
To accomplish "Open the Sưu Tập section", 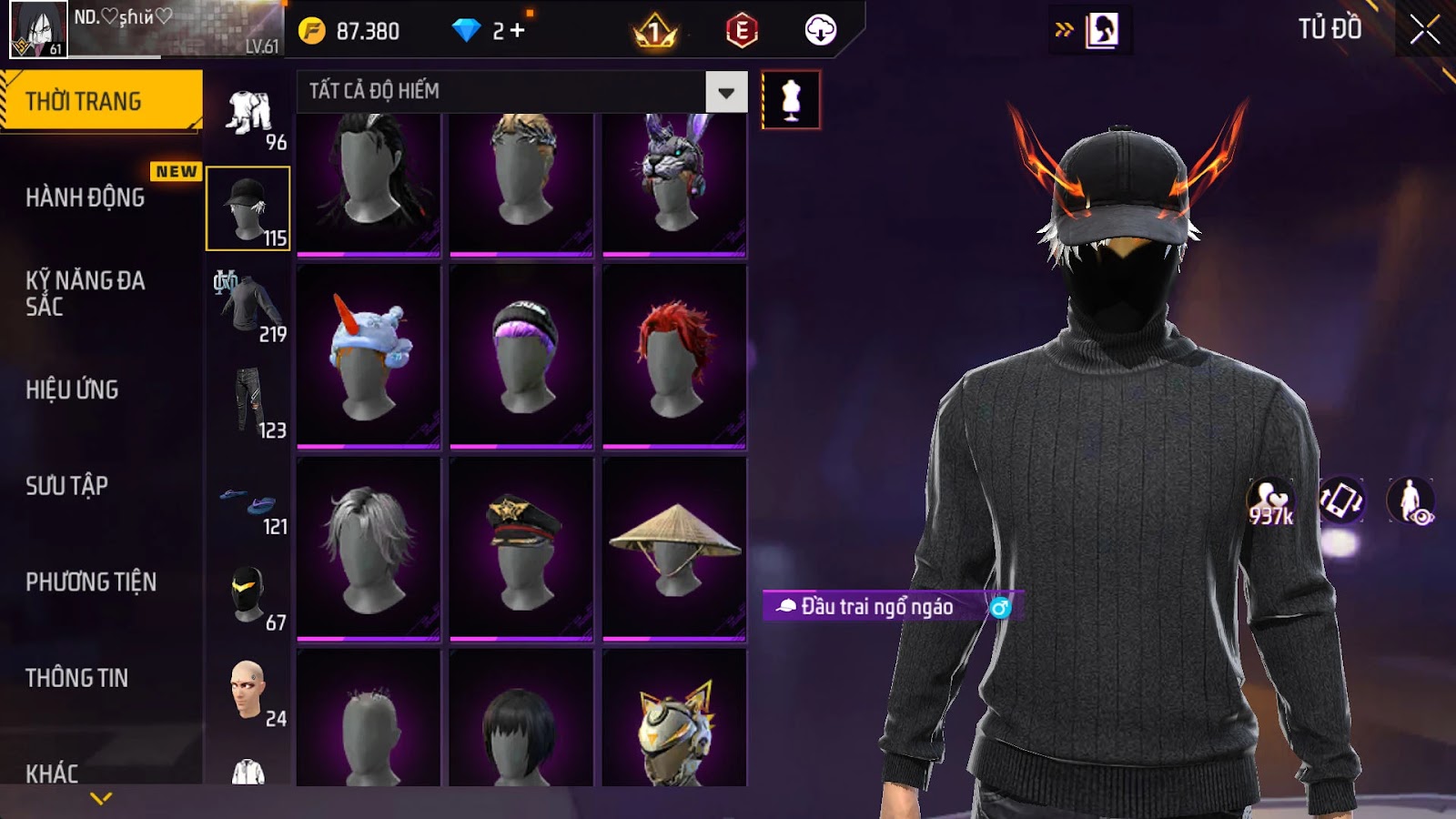I will coord(66,486).
